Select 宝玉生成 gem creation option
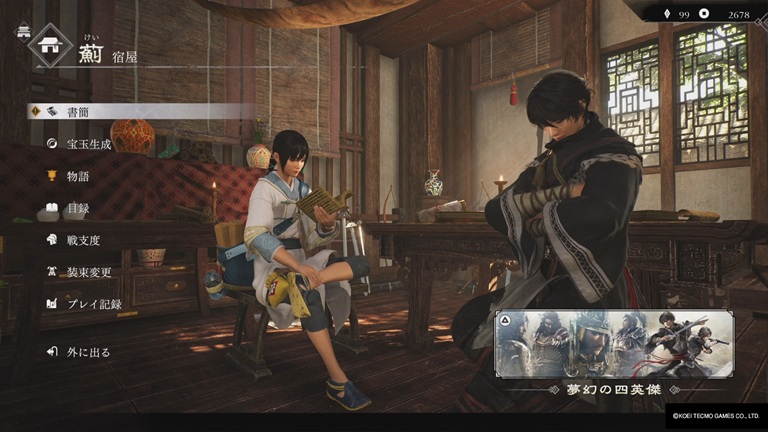This screenshot has width=768, height=432. point(88,144)
